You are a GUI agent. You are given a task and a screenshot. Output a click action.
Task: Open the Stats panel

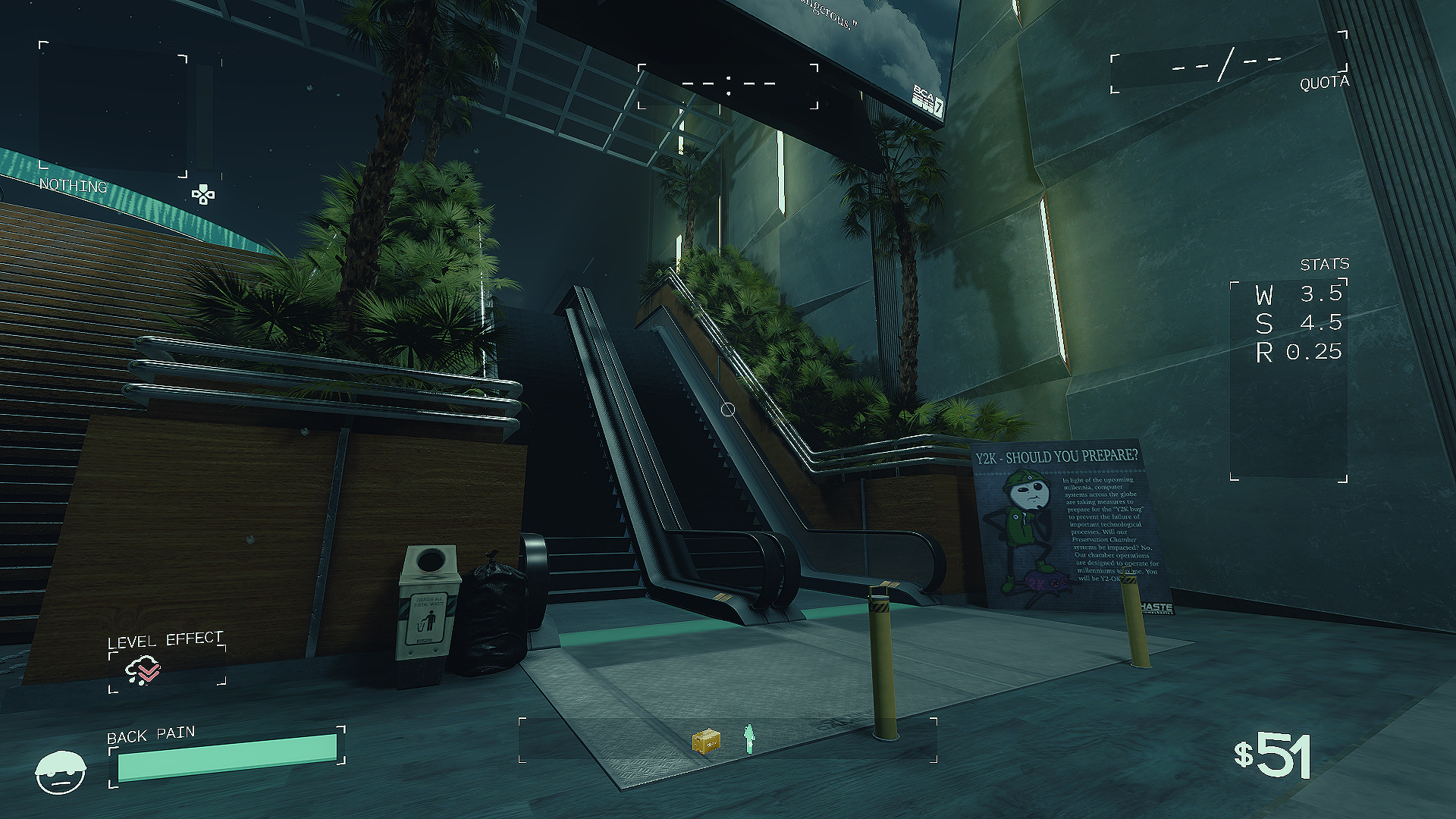1288,379
